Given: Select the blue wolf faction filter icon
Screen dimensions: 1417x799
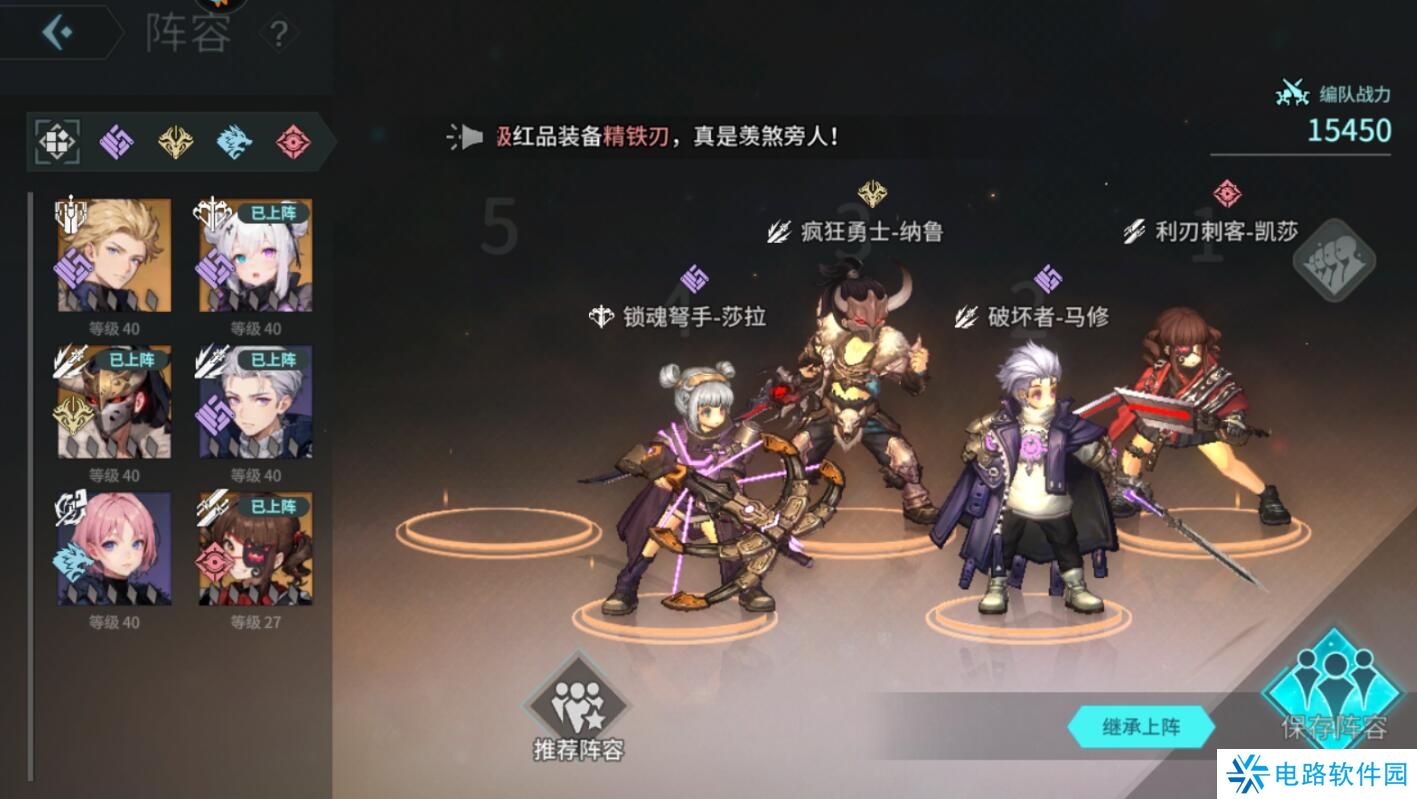Looking at the screenshot, I should pos(234,141).
